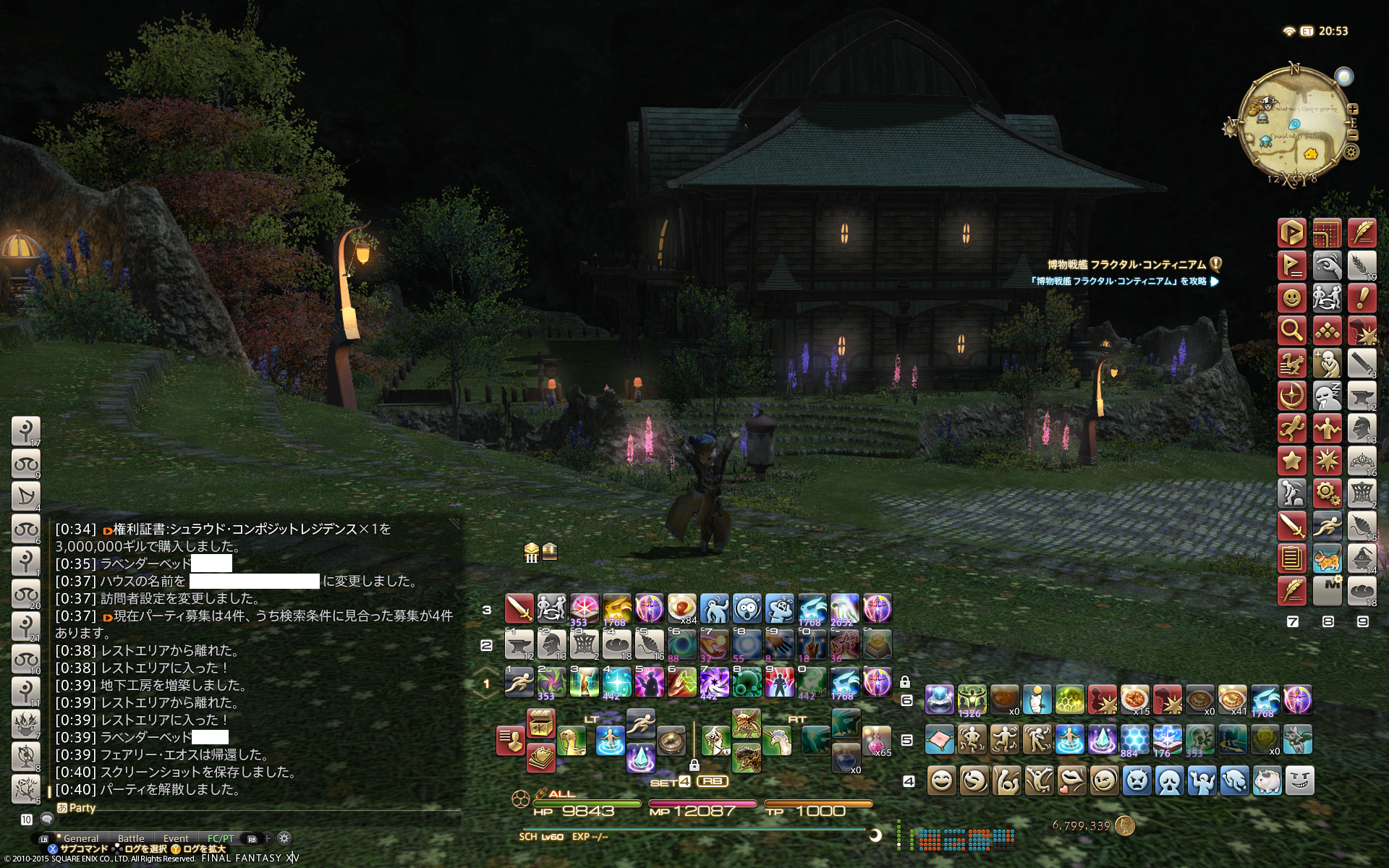
Task: Use the unicorn mount icon
Action: coord(777,740)
